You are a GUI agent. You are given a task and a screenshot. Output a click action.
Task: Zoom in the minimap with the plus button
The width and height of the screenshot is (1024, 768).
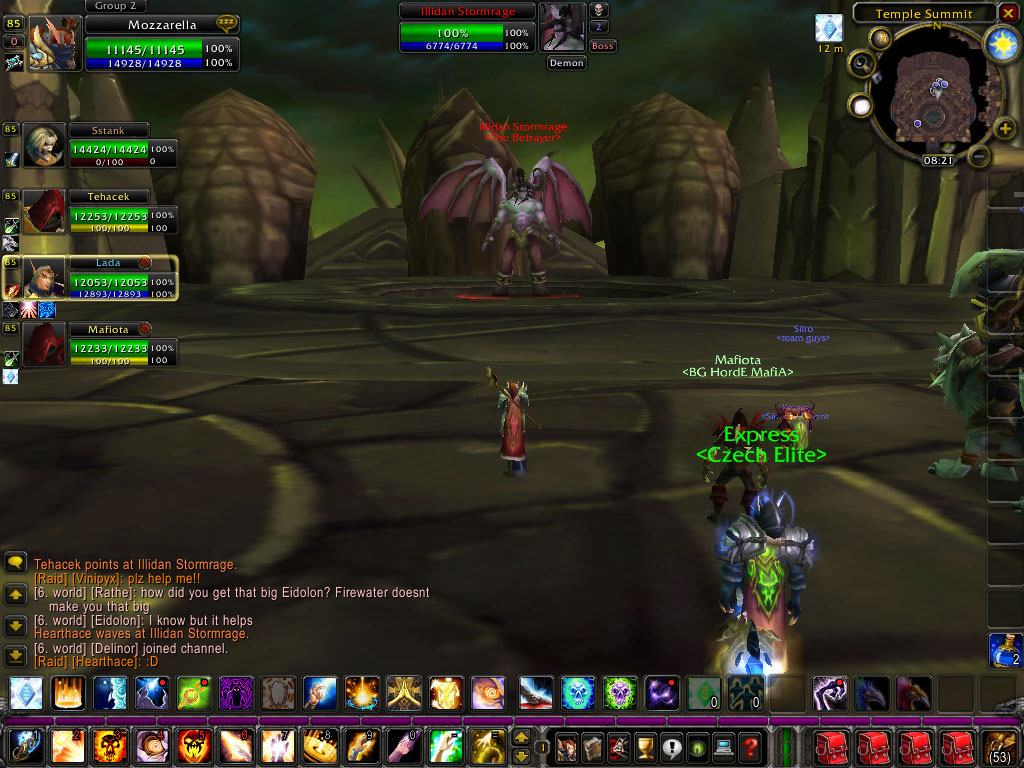pyautogui.click(x=1004, y=130)
